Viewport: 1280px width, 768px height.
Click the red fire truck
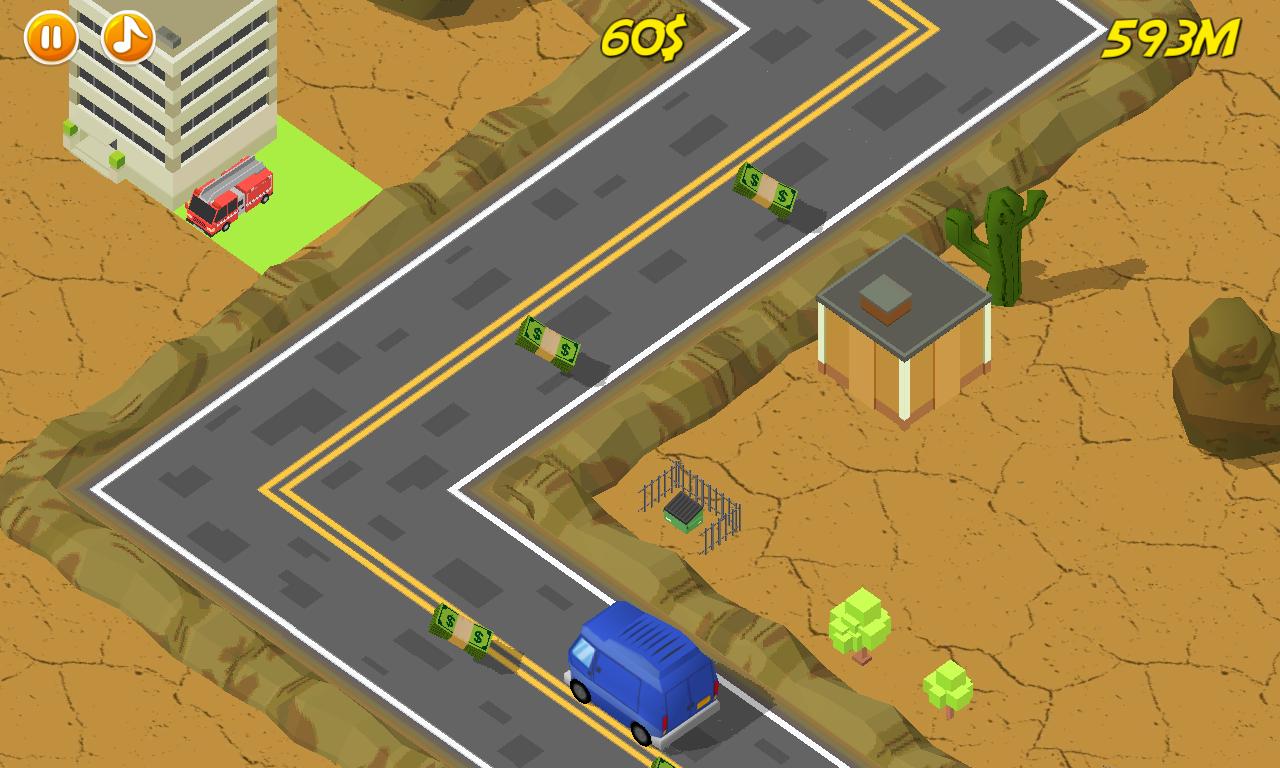[x=228, y=197]
